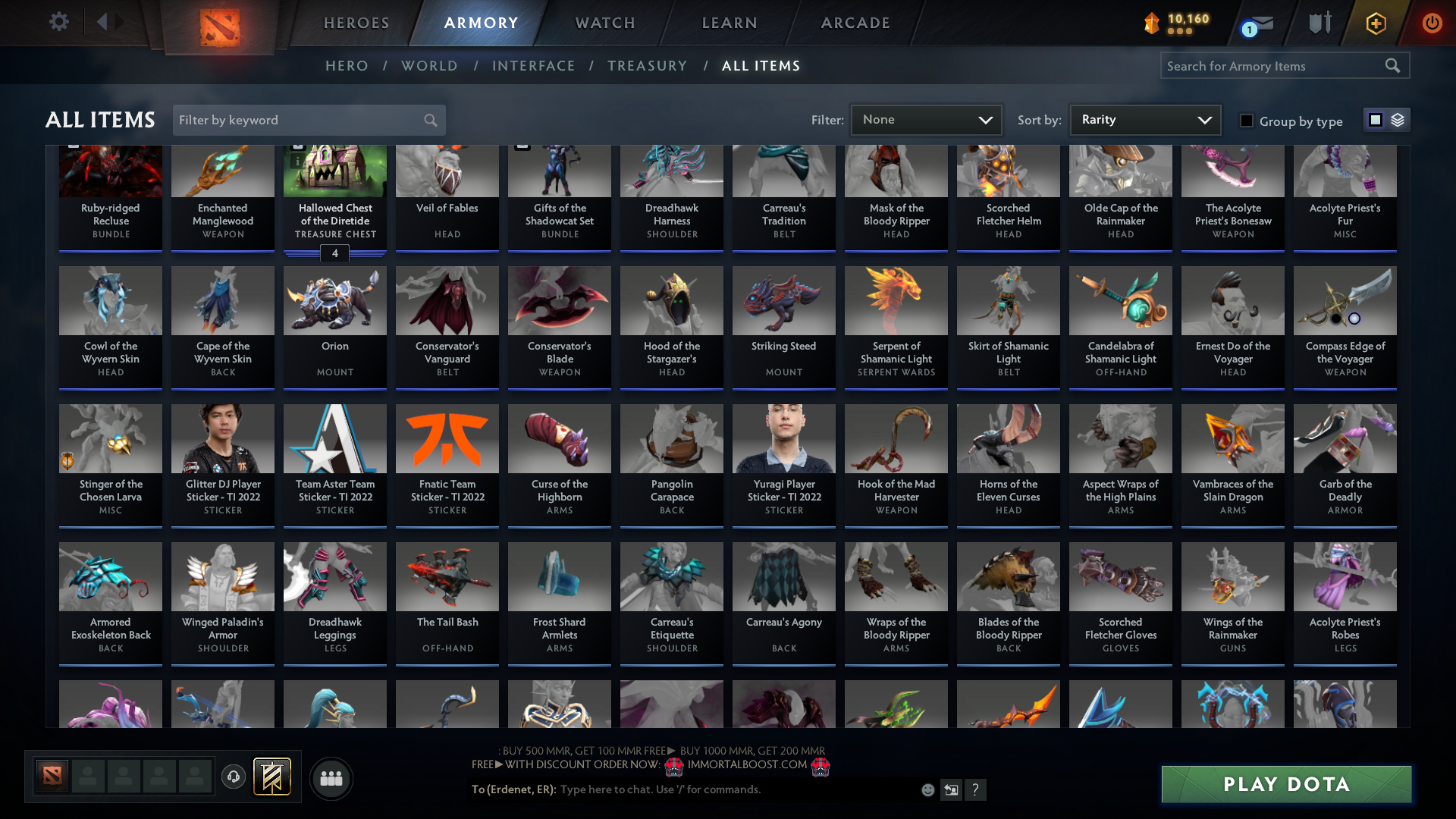This screenshot has height=819, width=1456.
Task: Open the Sort by Rarity dropdown
Action: tap(1144, 119)
